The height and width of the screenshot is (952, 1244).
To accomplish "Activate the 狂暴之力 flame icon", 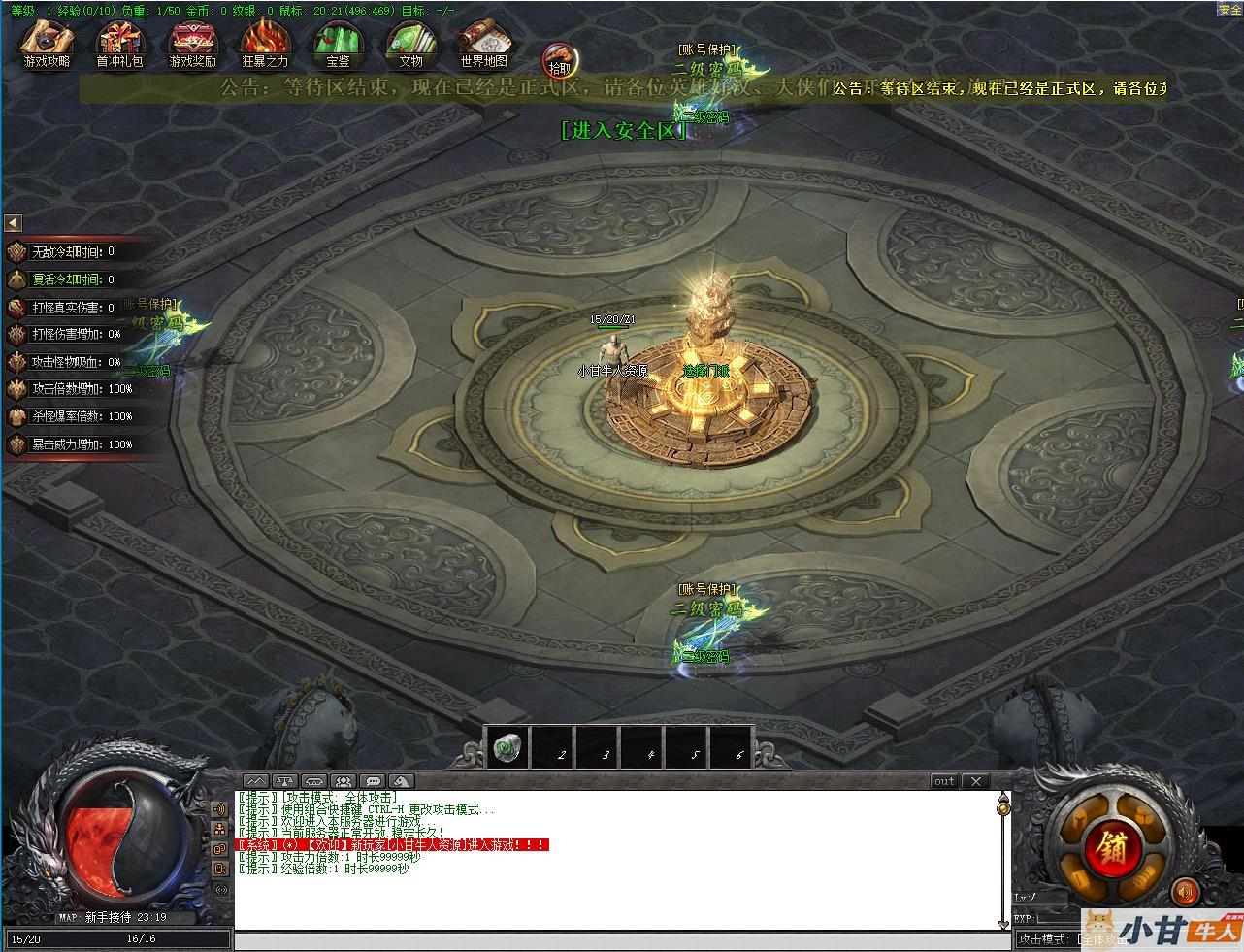I will tap(265, 44).
